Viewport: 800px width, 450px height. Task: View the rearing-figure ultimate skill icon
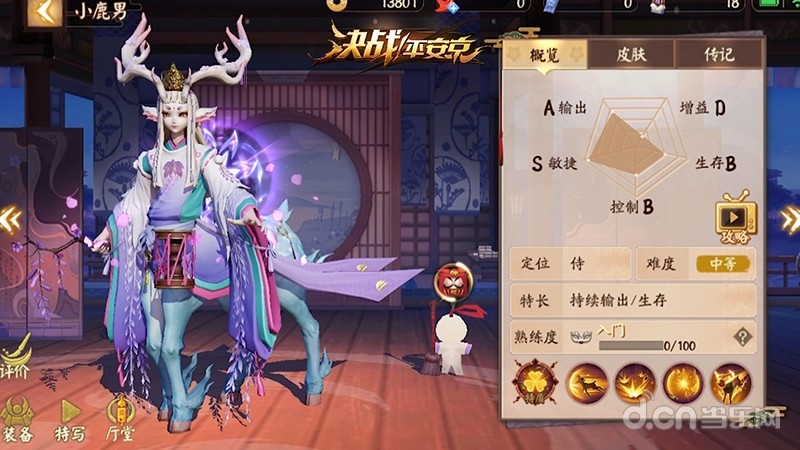coord(730,385)
